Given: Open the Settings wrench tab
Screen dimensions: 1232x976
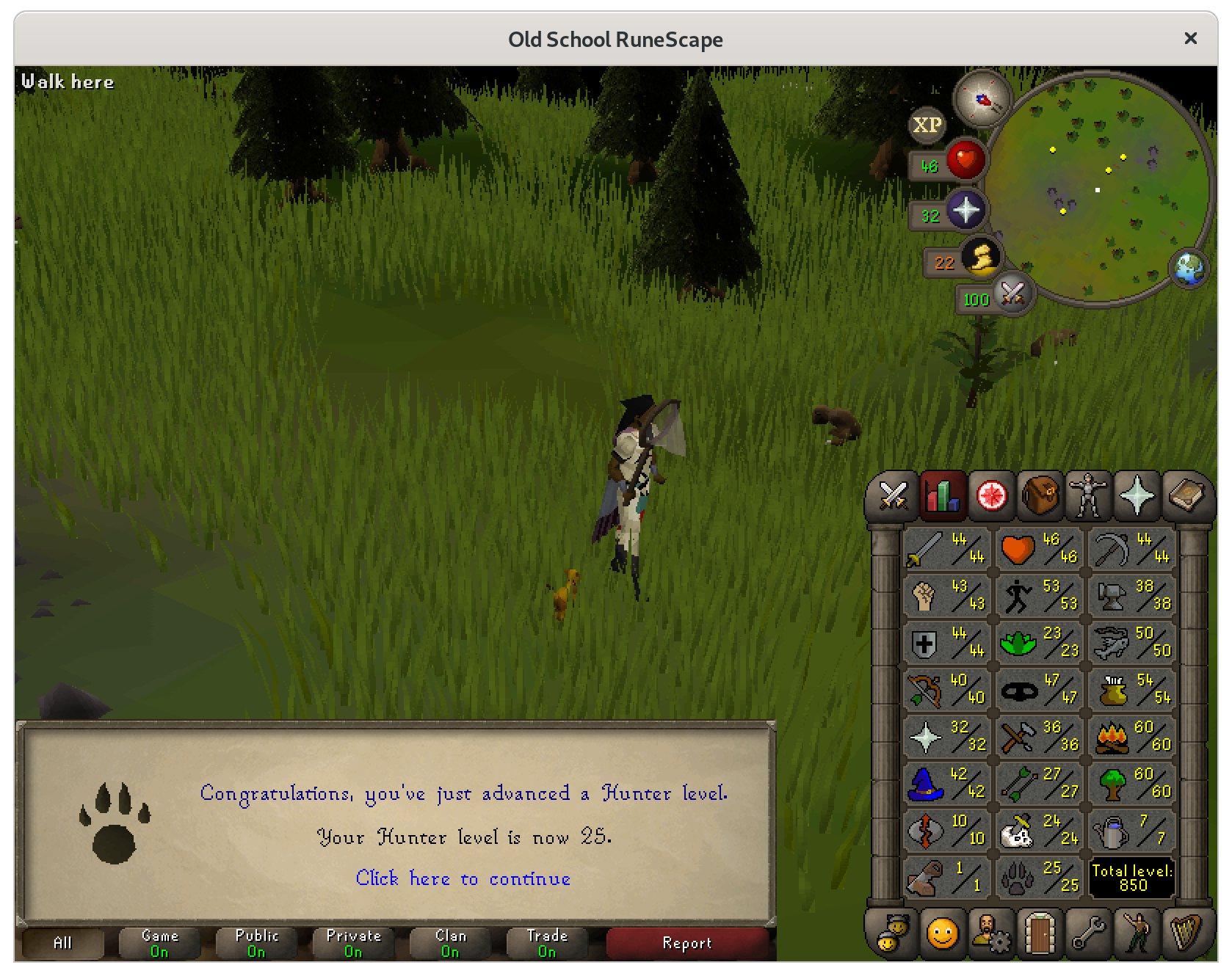Looking at the screenshot, I should (x=1087, y=933).
